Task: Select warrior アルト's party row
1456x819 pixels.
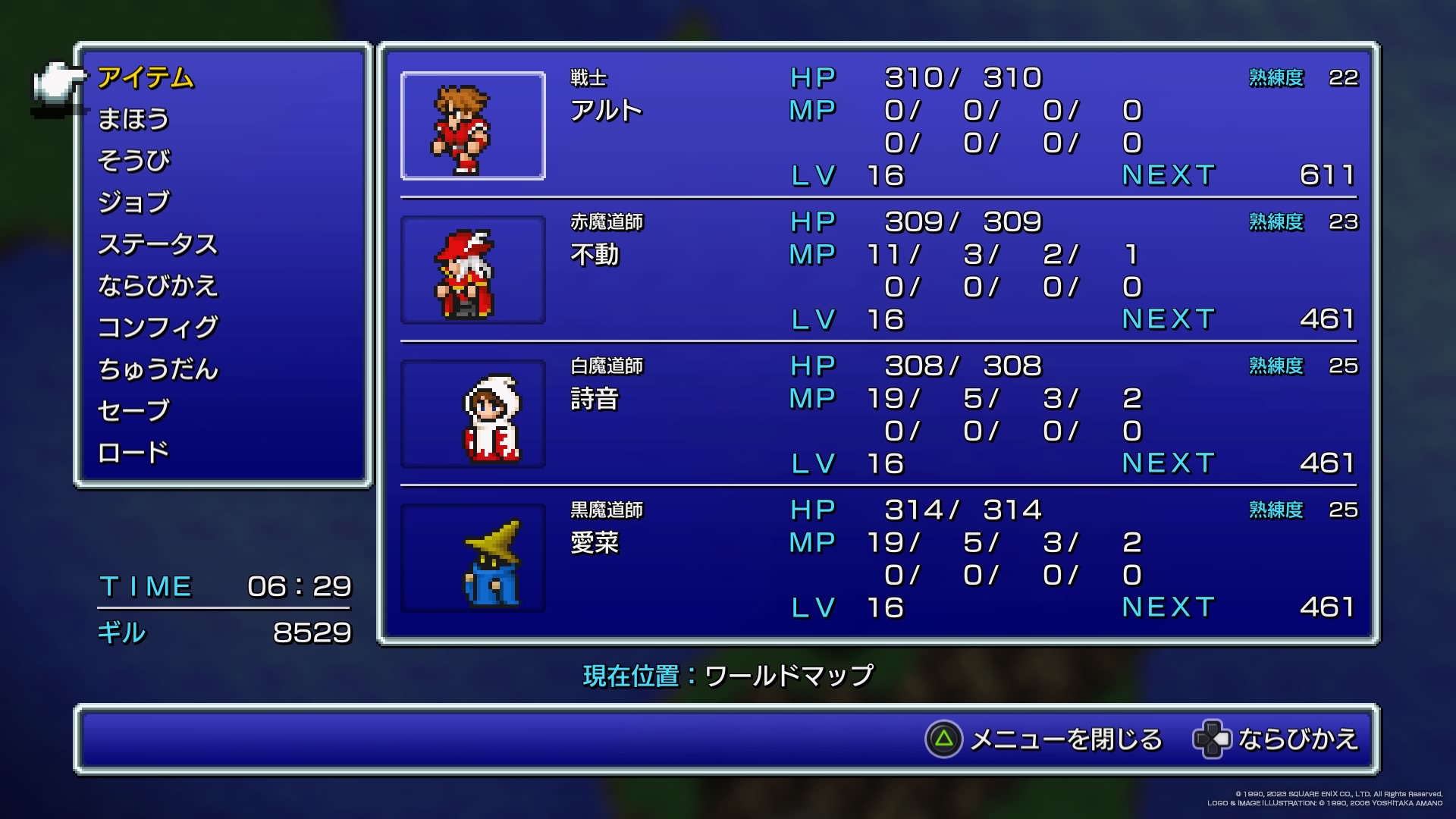Action: [878, 127]
